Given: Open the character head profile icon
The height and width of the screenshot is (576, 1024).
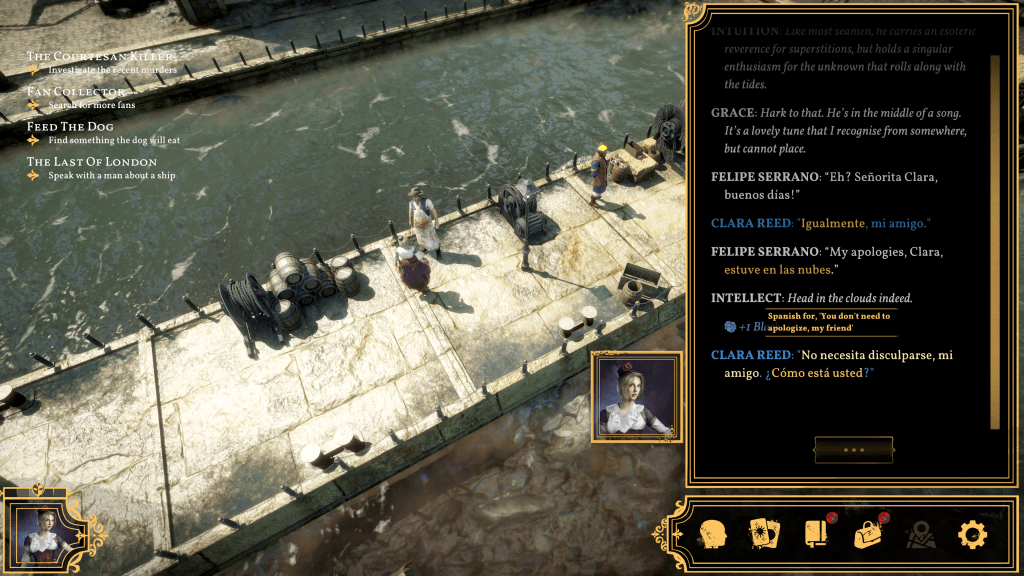Looking at the screenshot, I should [x=712, y=534].
